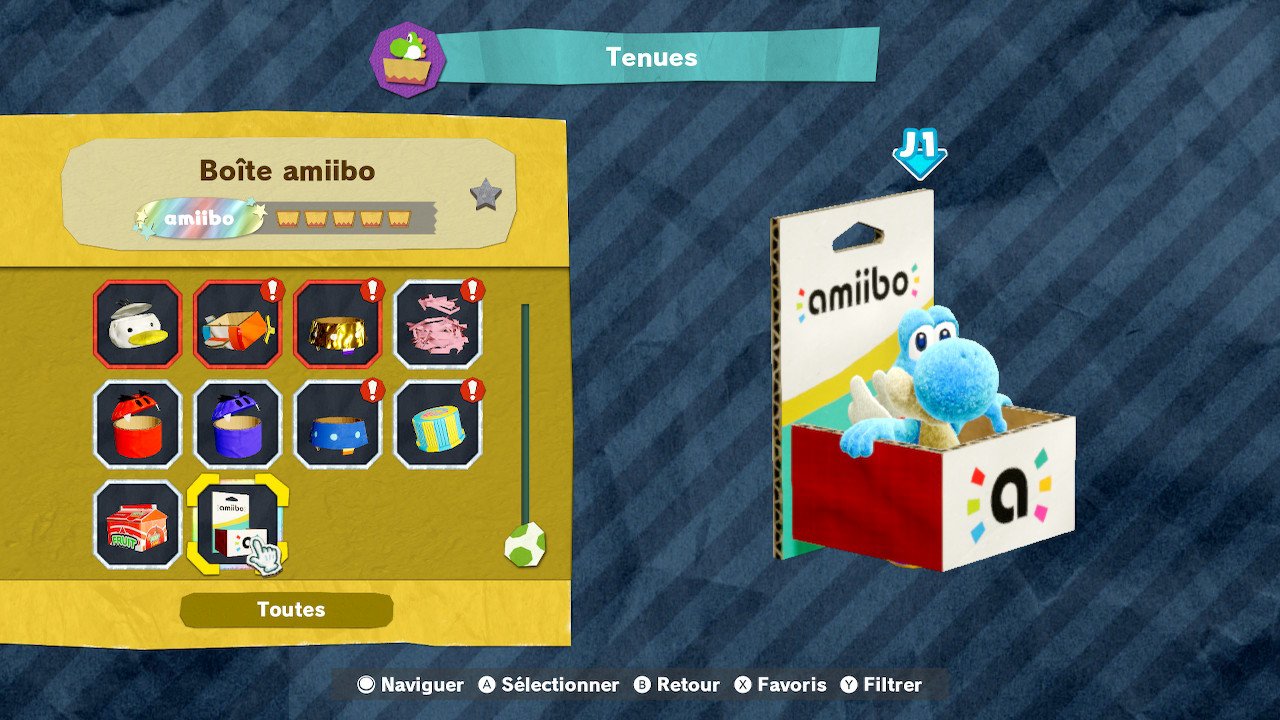
Task: Select the pink shredded paper costume
Action: pyautogui.click(x=437, y=324)
